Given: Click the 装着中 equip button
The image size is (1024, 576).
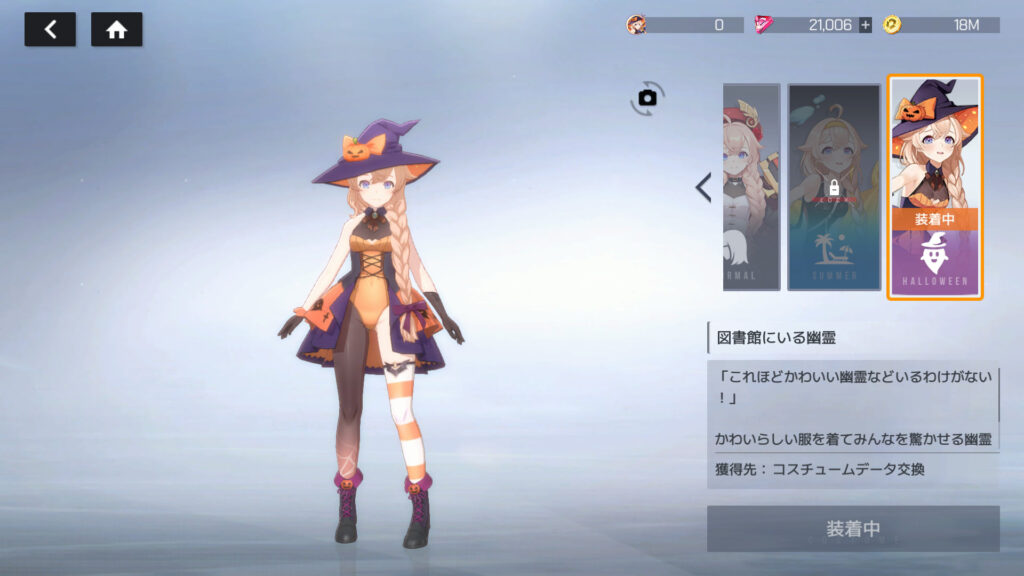Looking at the screenshot, I should [x=853, y=528].
